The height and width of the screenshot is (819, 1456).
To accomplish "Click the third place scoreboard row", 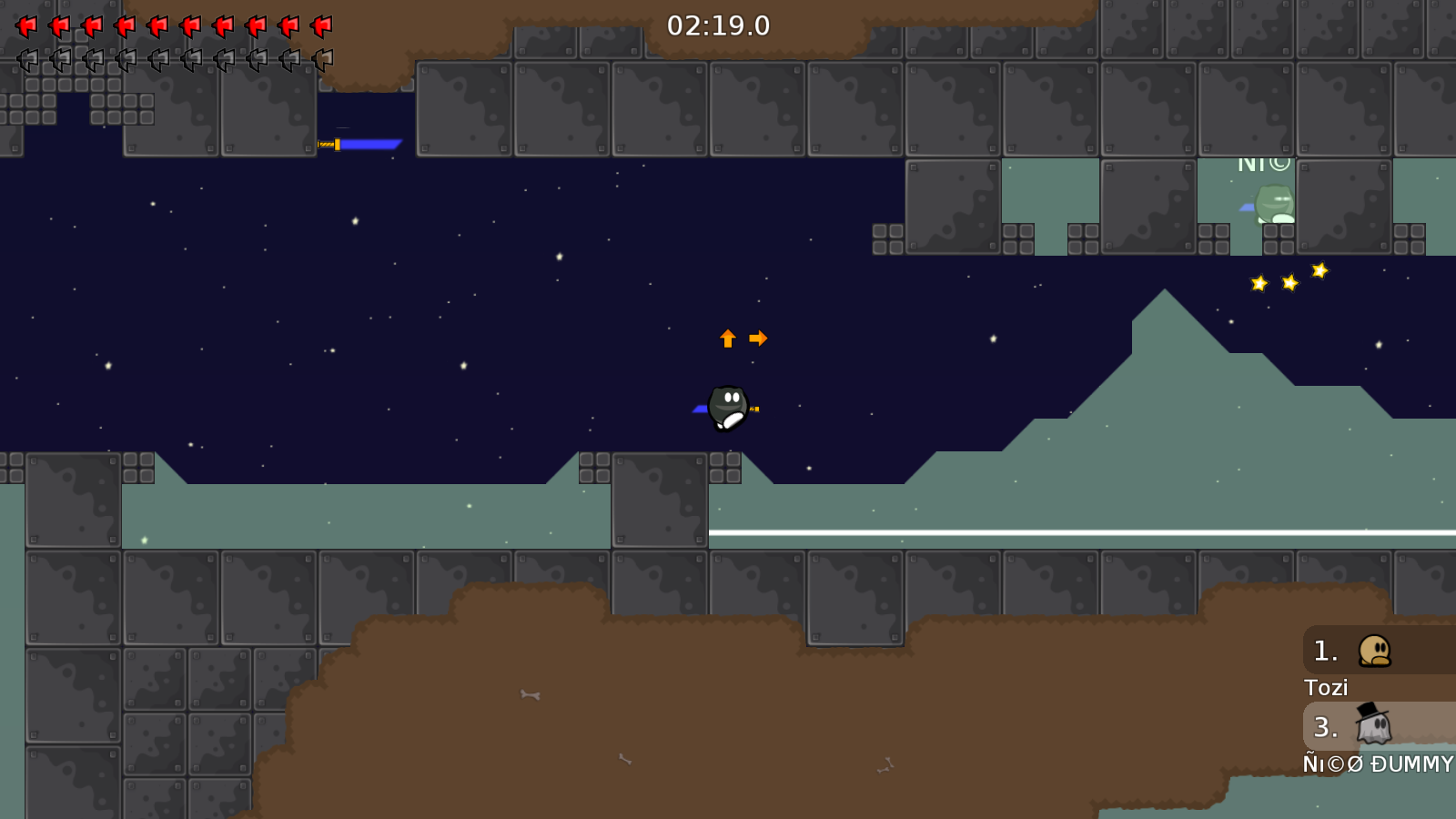I will (1326, 728).
